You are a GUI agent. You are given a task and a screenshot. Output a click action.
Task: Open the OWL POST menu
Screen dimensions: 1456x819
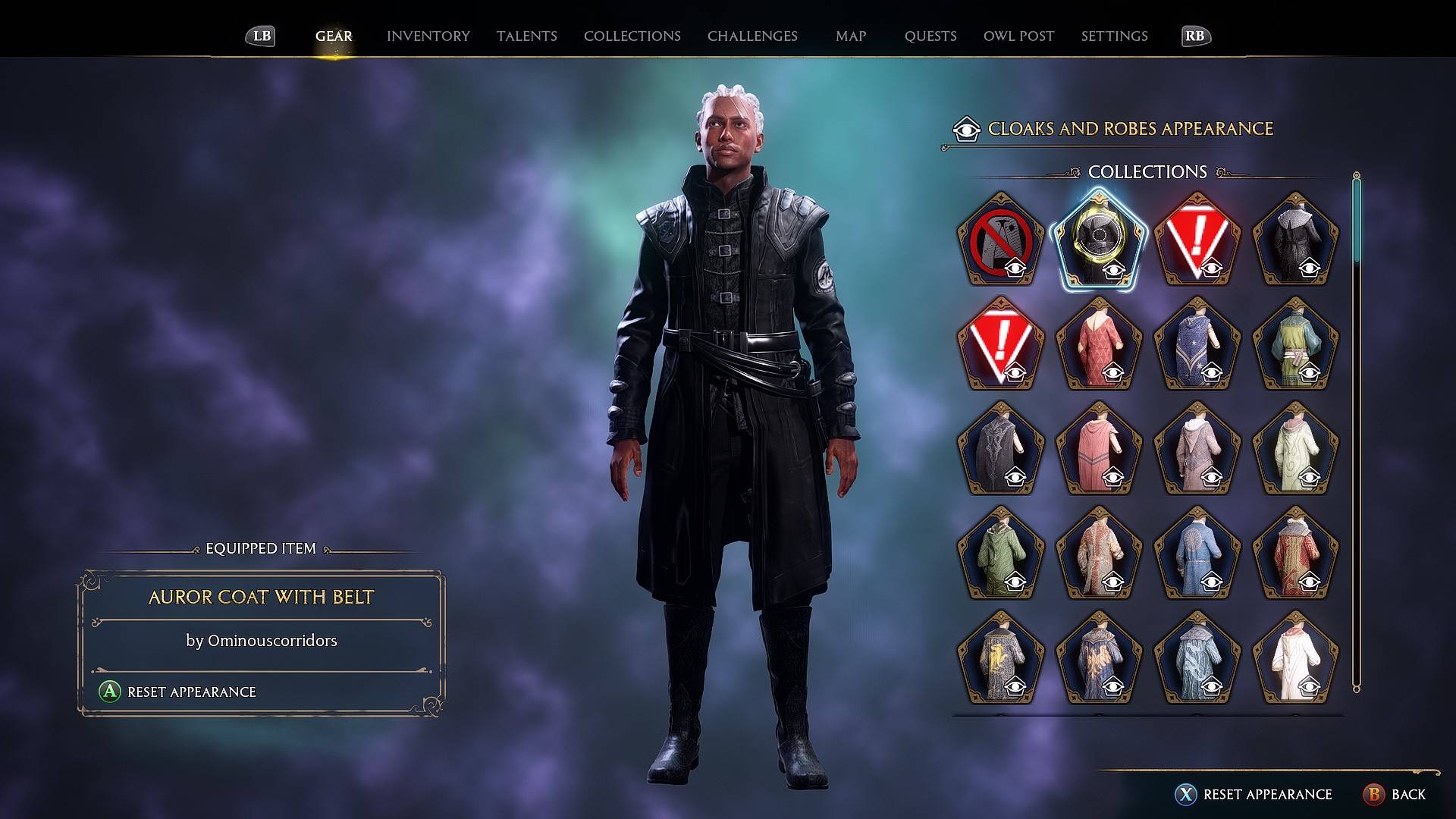point(1018,36)
